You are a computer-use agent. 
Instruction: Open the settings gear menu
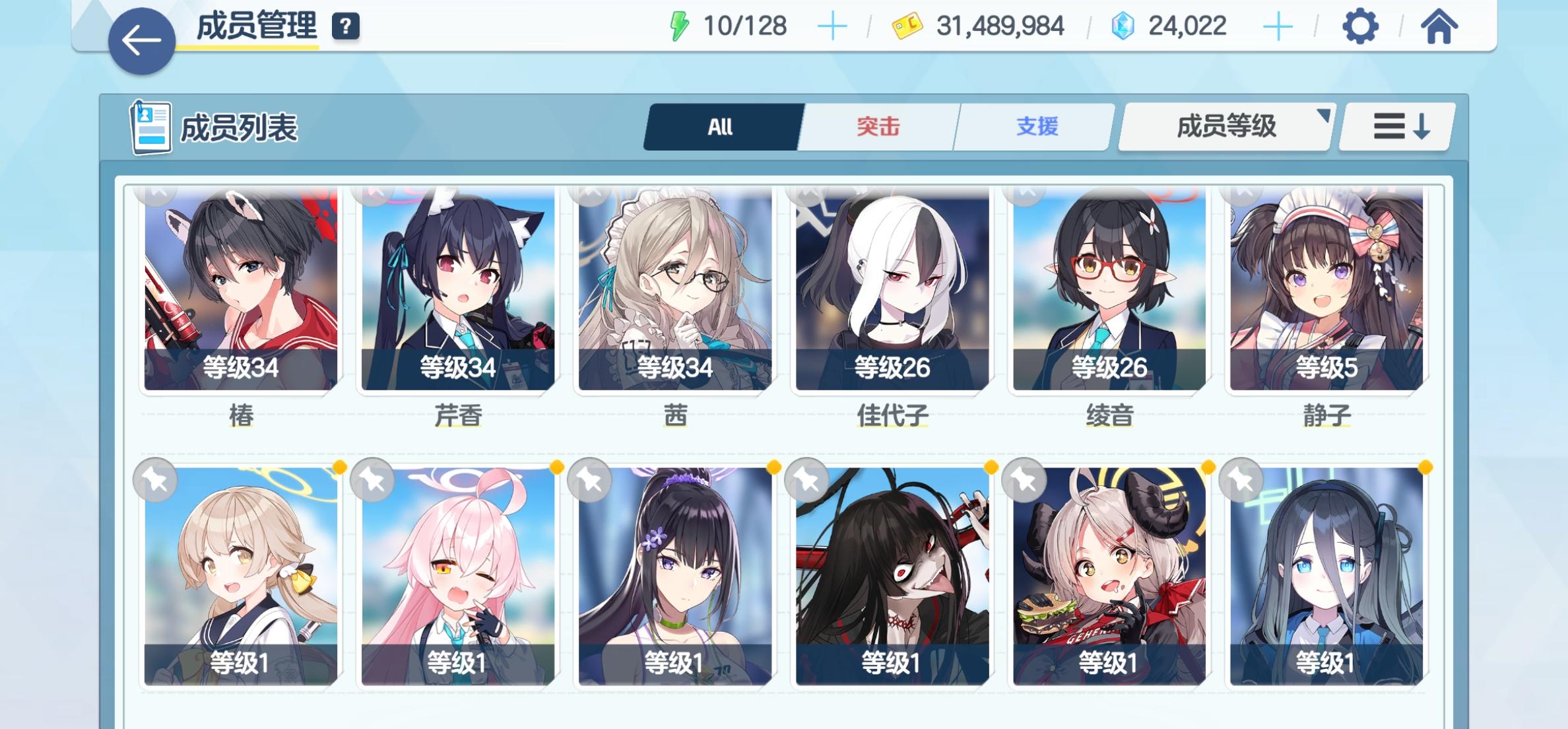[1360, 26]
